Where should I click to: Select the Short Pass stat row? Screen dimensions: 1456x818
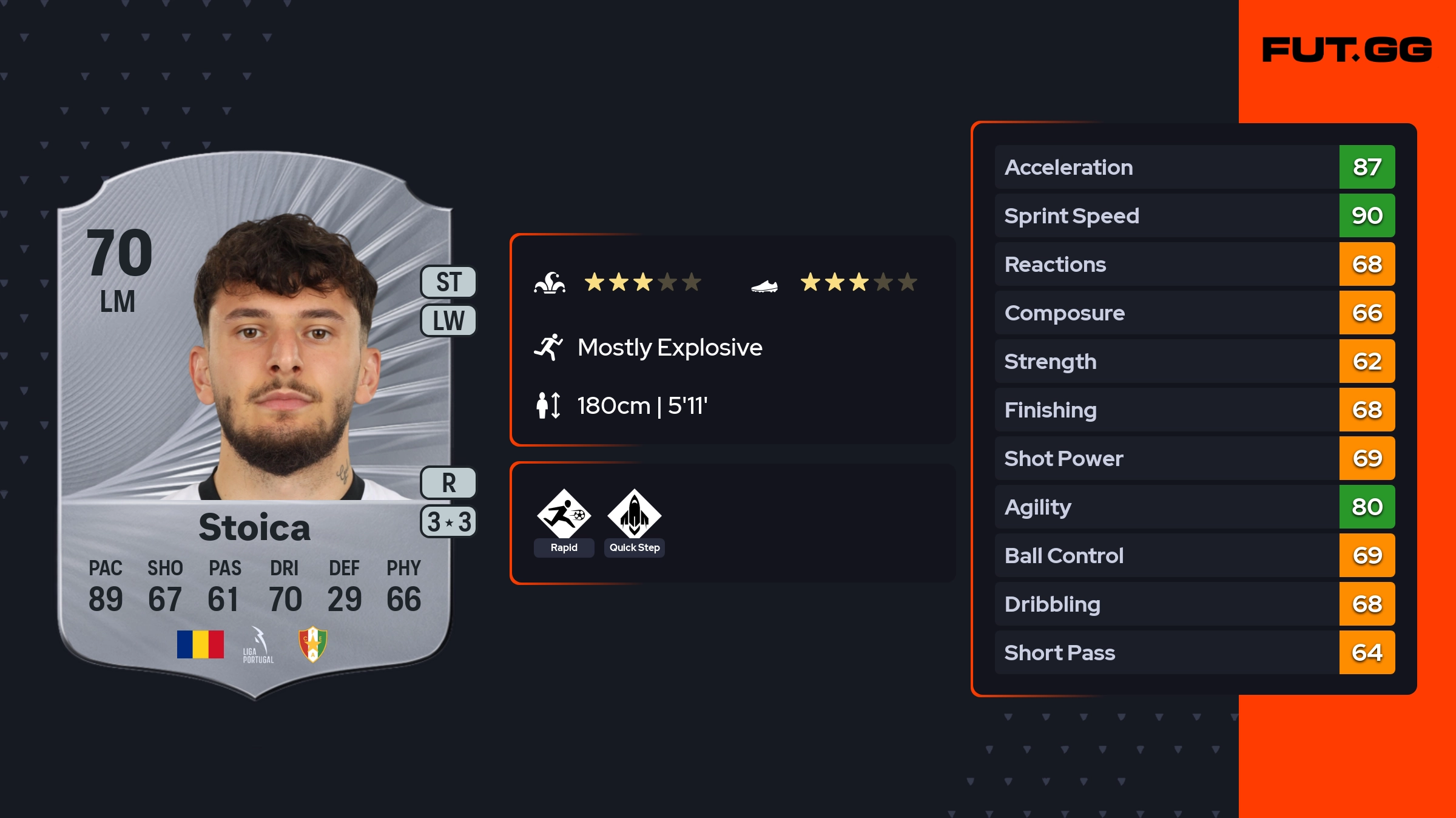1194,652
